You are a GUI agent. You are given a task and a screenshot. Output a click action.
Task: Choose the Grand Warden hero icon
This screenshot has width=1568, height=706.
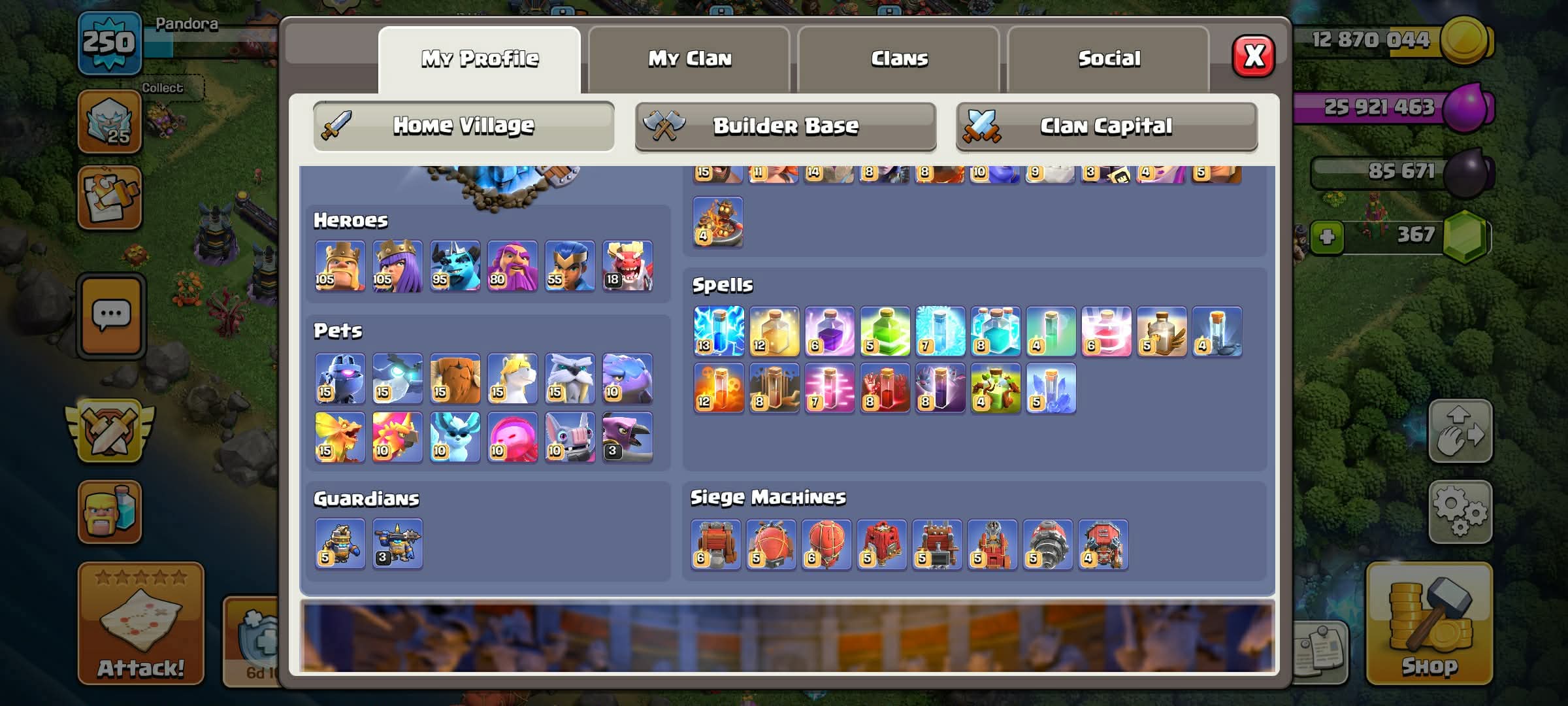tap(512, 266)
